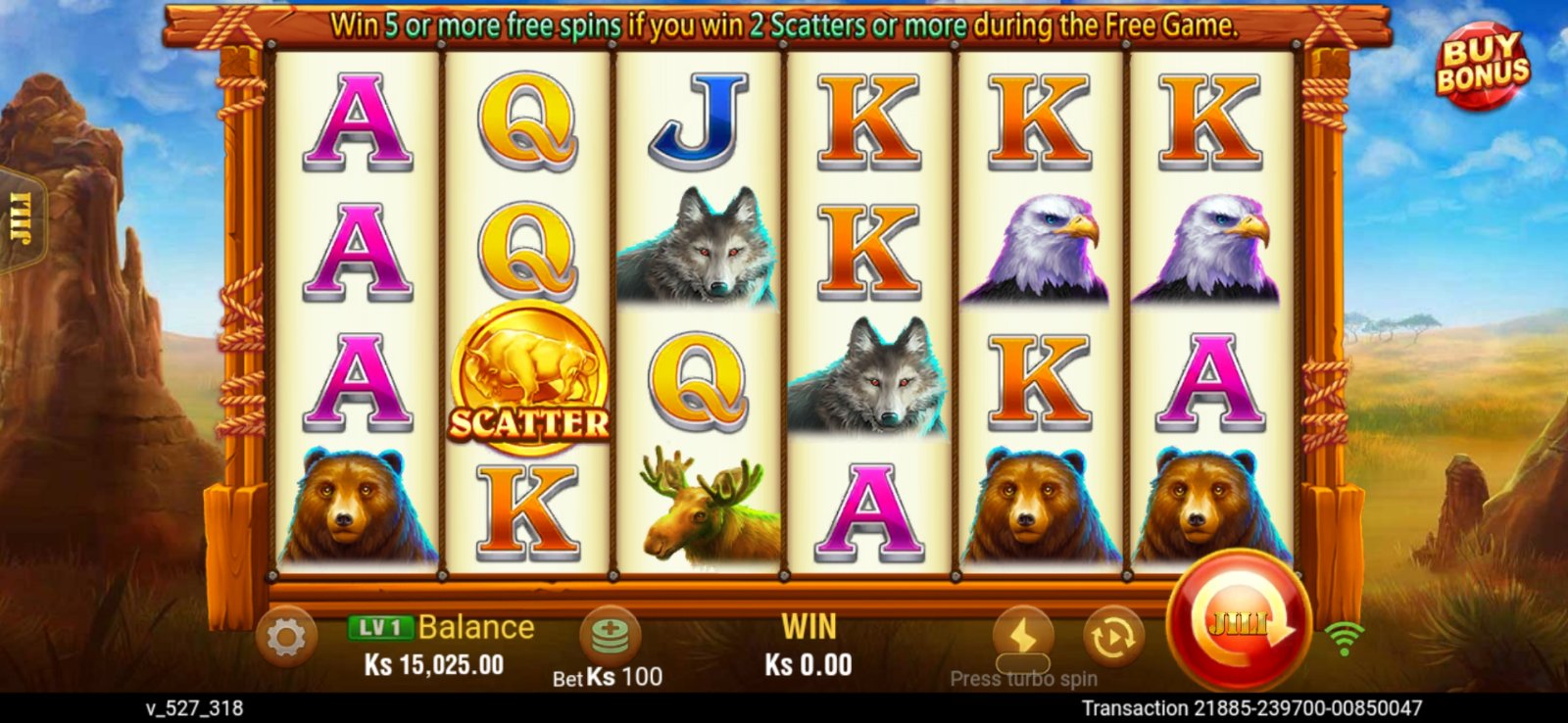Toggle turbo spin lightning button
This screenshot has height=723, width=1568.
coord(1023,637)
